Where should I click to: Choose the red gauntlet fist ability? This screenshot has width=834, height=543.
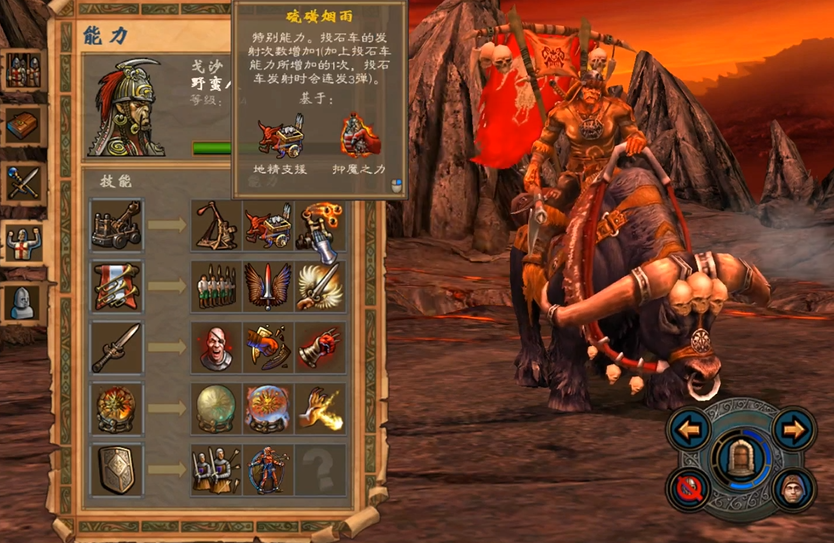click(320, 347)
